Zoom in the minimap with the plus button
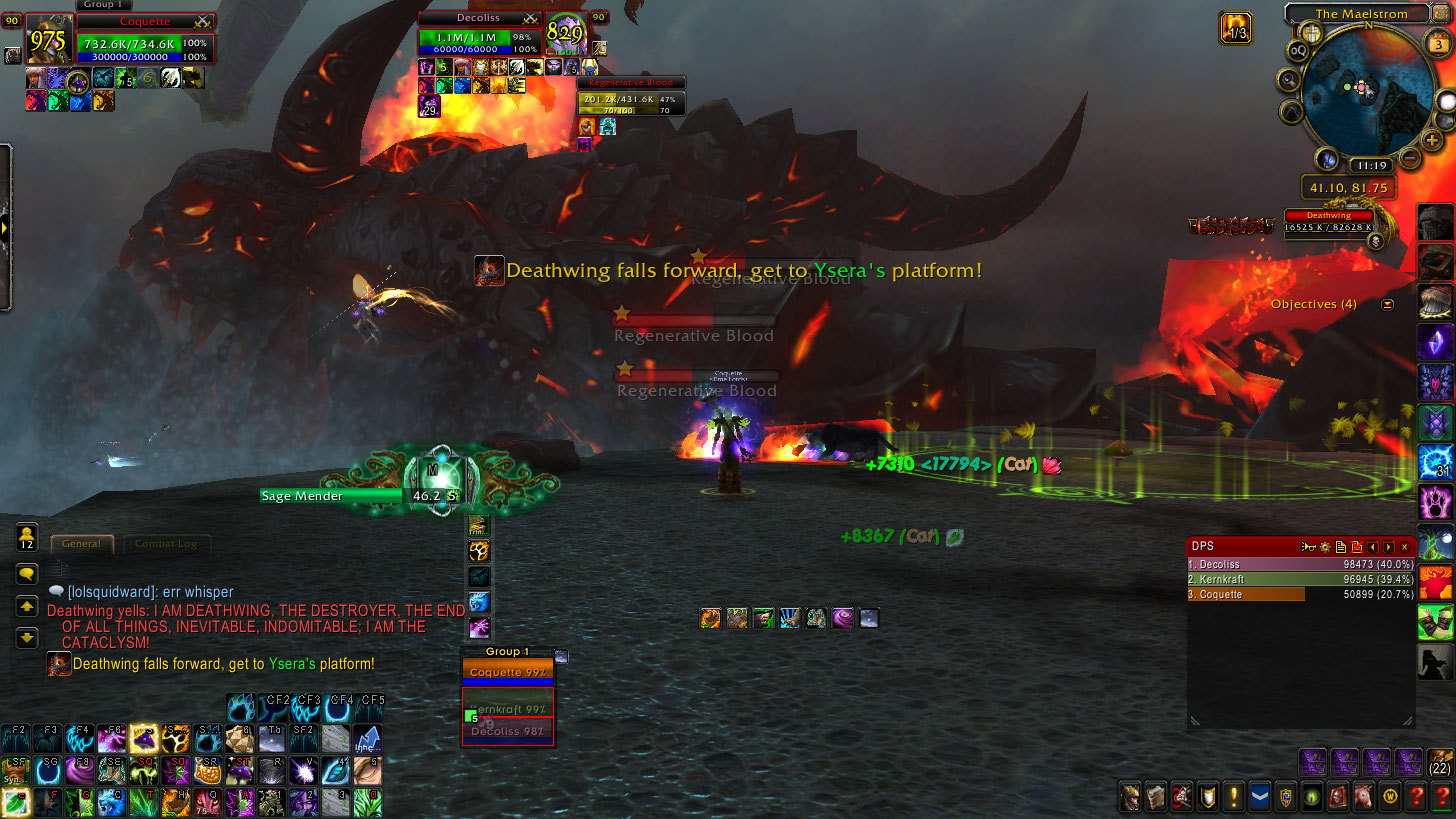 coord(1434,140)
